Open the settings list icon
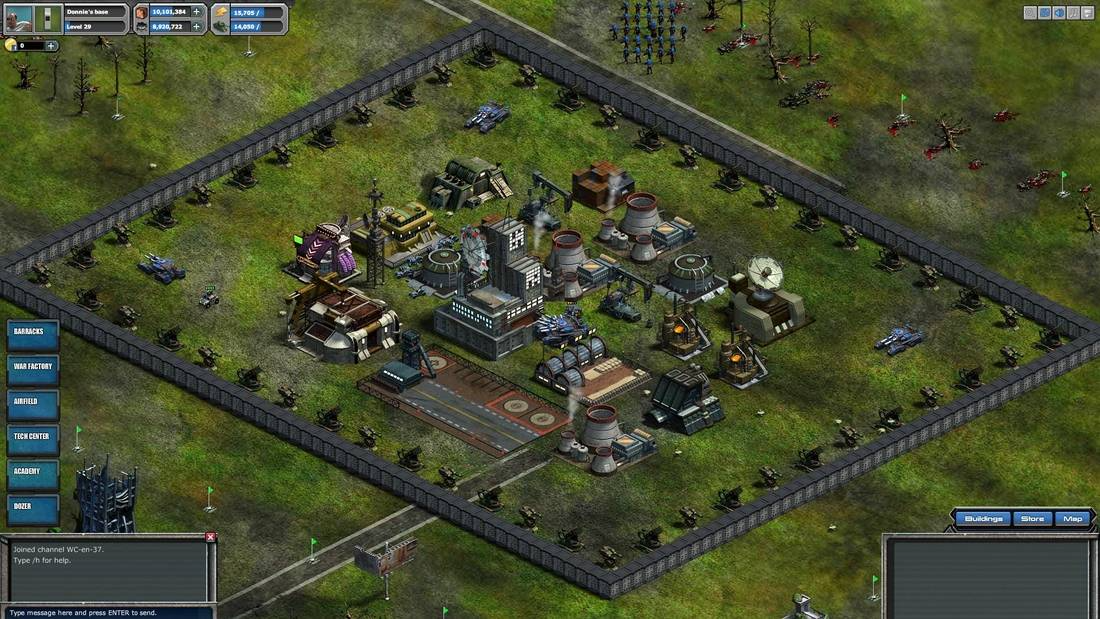This screenshot has height=619, width=1100. point(1087,13)
